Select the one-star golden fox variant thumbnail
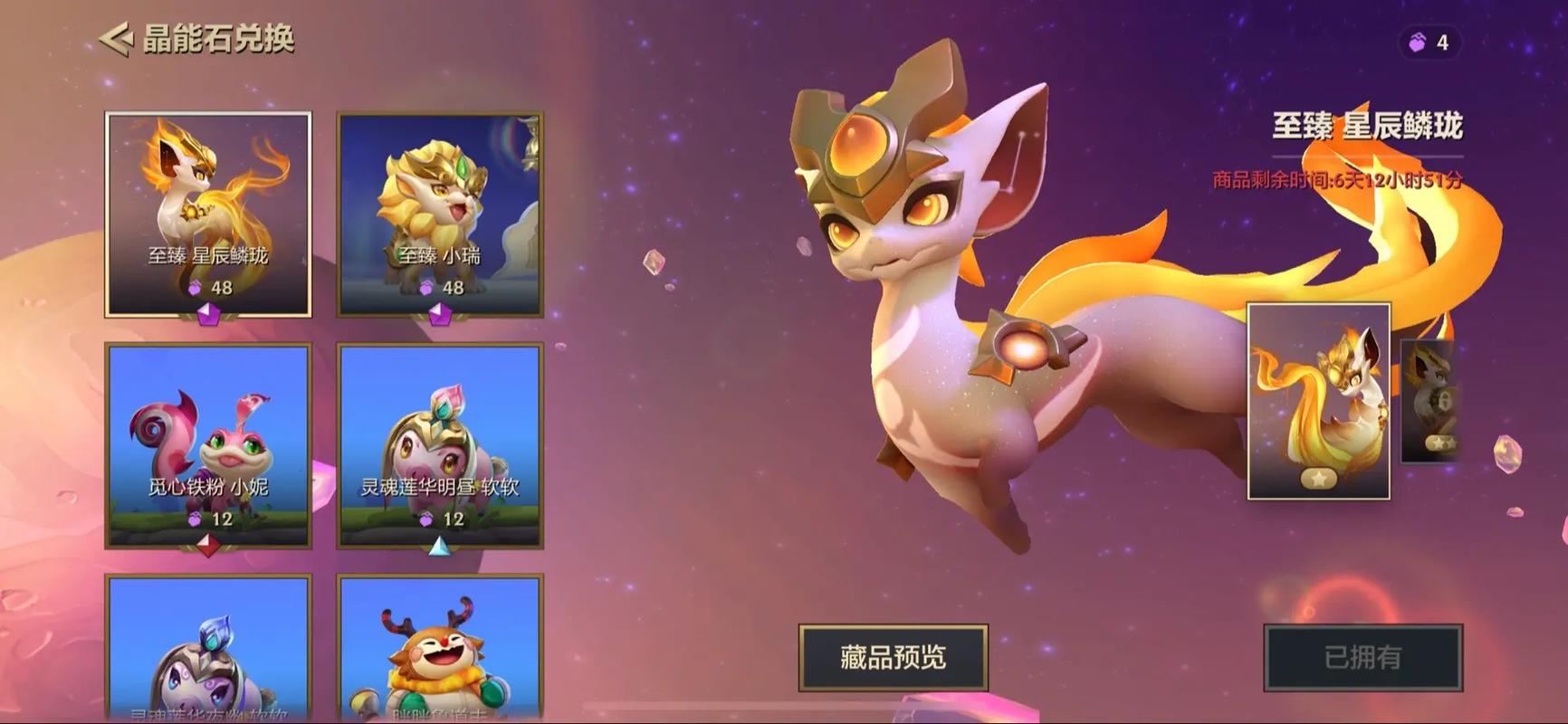 tap(1318, 401)
